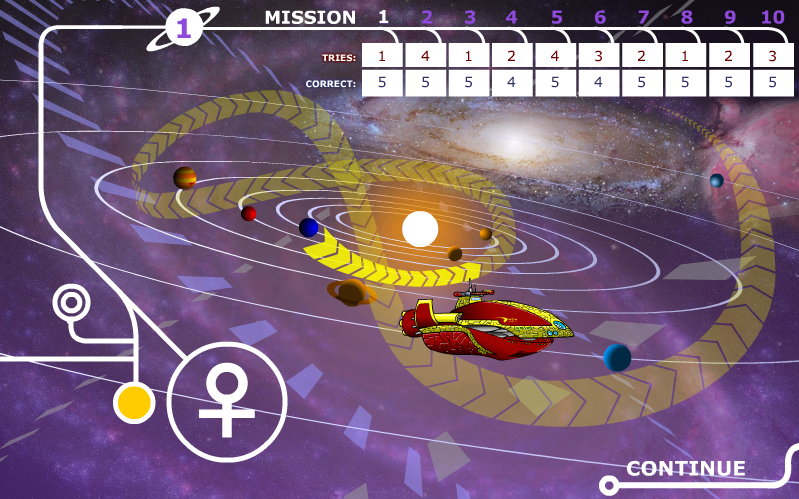
Task: Continue to the next screen
Action: click(x=686, y=469)
